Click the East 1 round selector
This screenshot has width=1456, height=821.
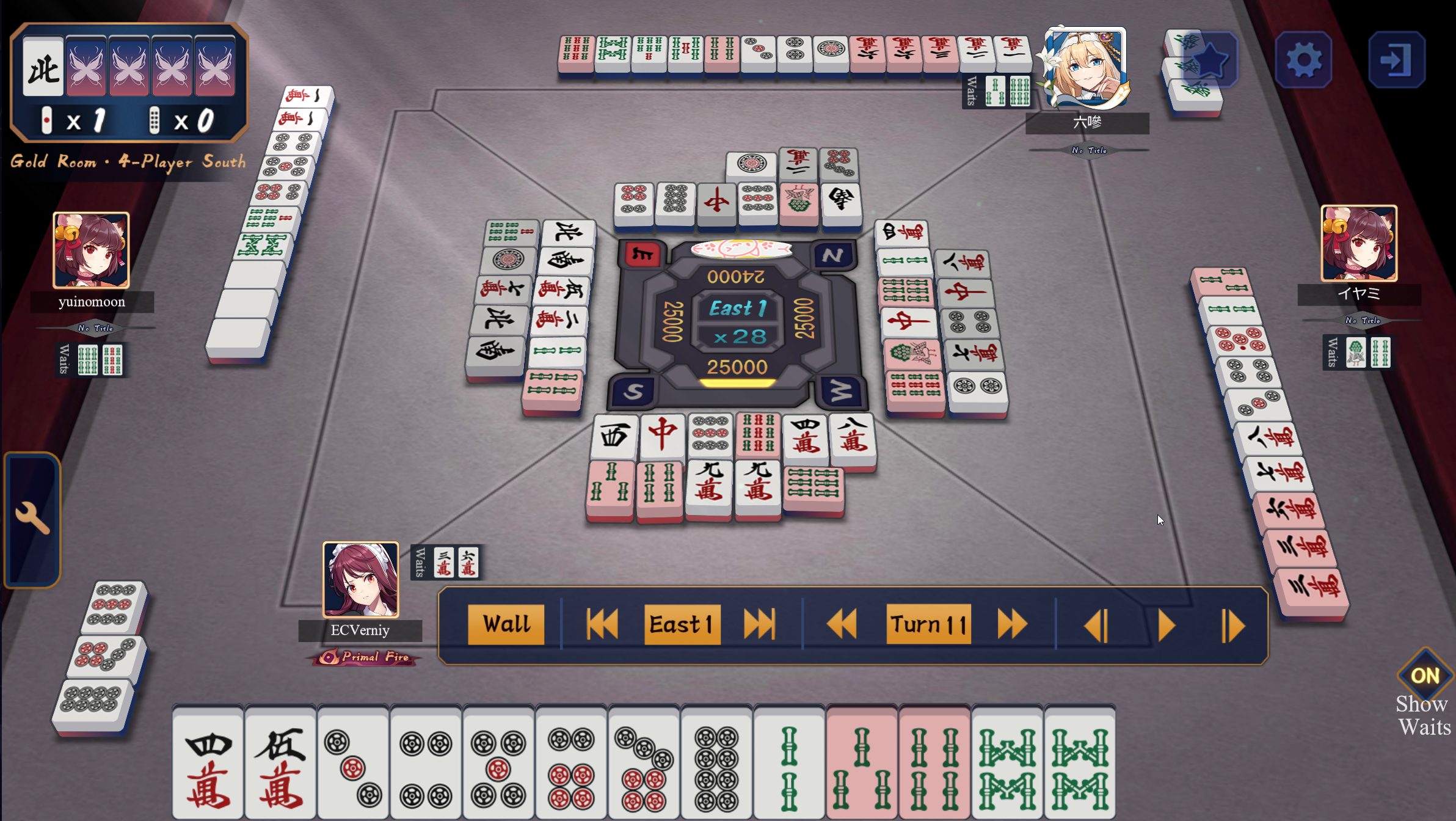[x=682, y=624]
